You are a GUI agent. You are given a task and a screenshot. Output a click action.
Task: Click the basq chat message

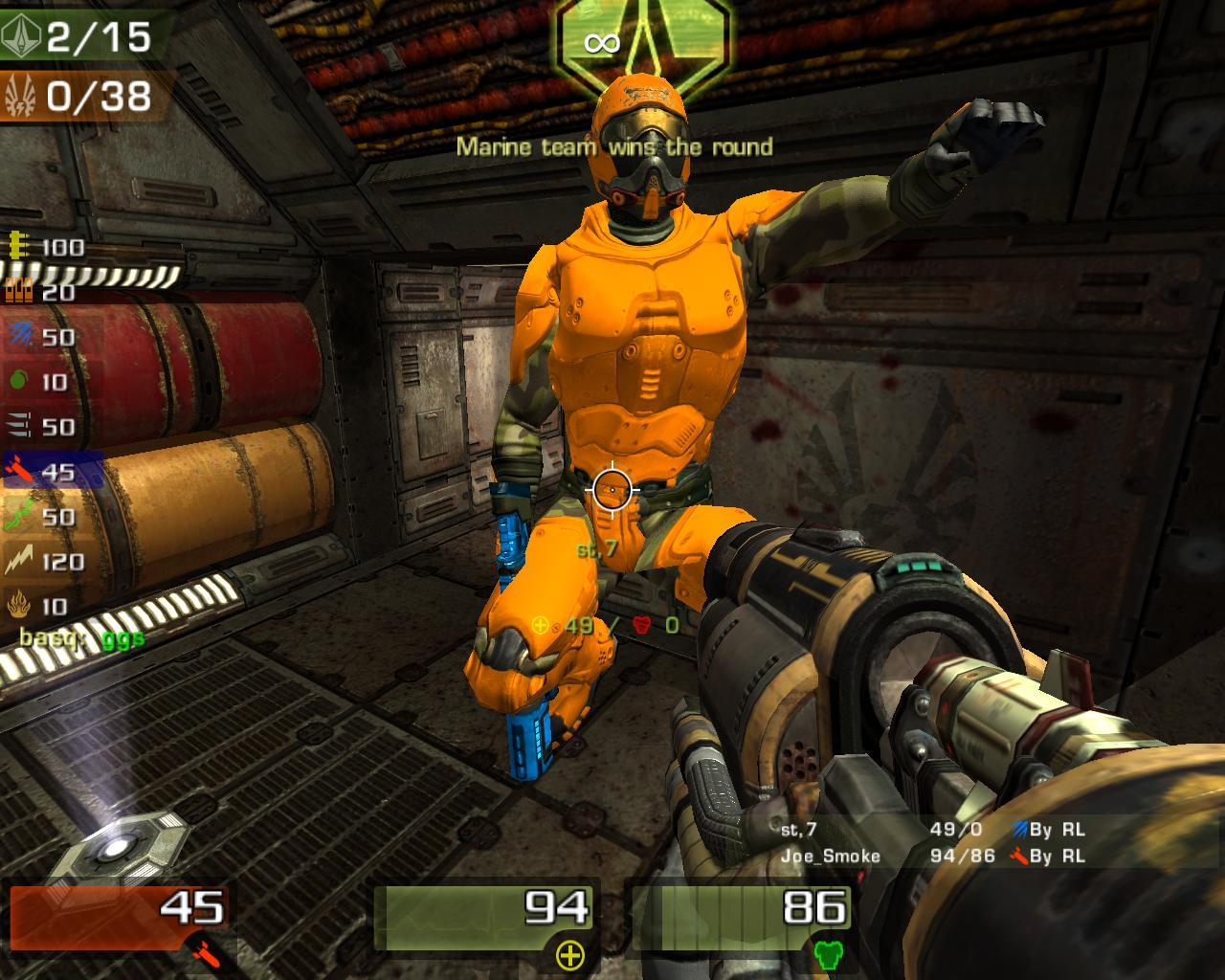[x=82, y=636]
